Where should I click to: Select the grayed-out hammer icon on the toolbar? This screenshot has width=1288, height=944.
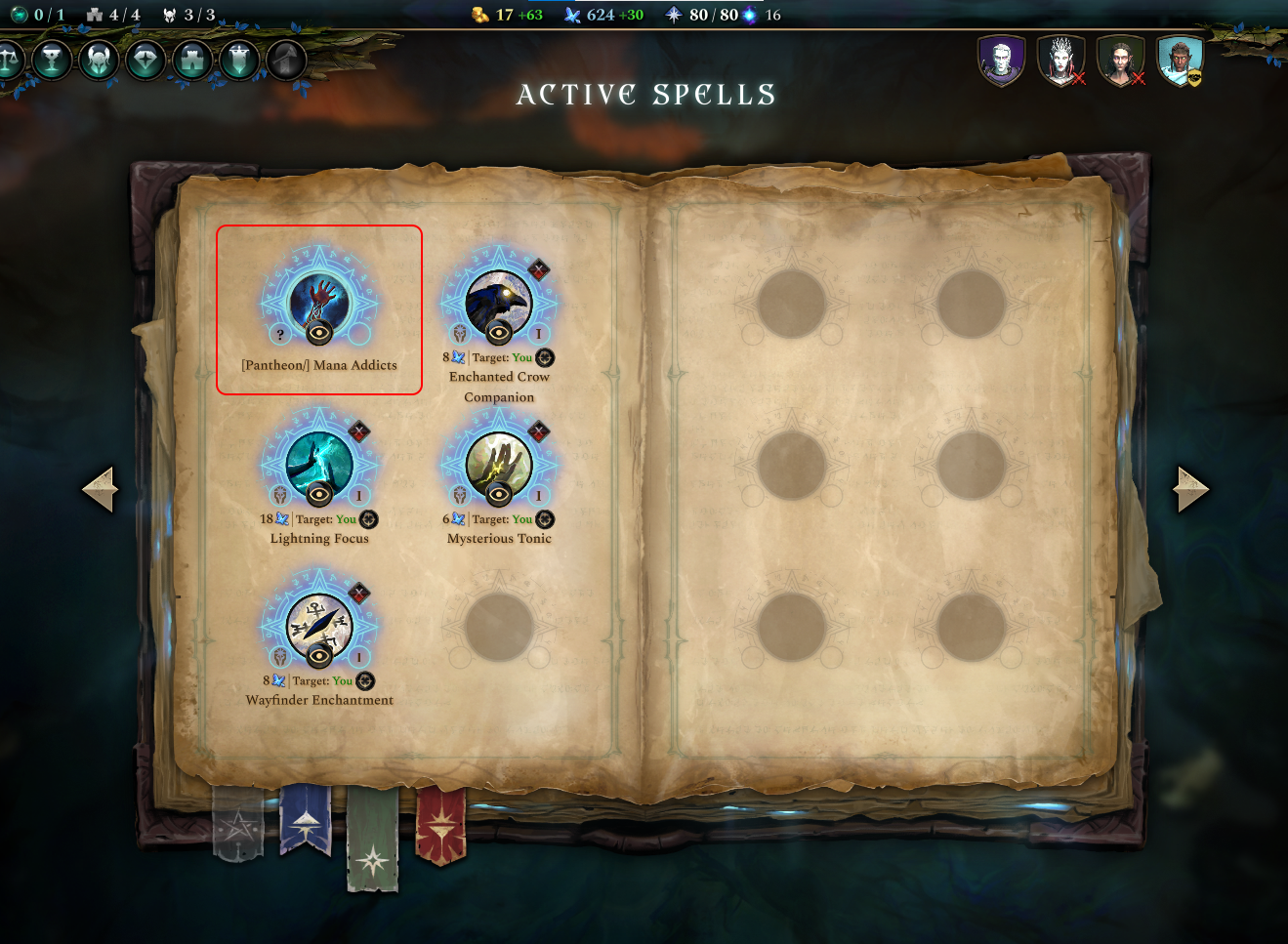tap(284, 60)
